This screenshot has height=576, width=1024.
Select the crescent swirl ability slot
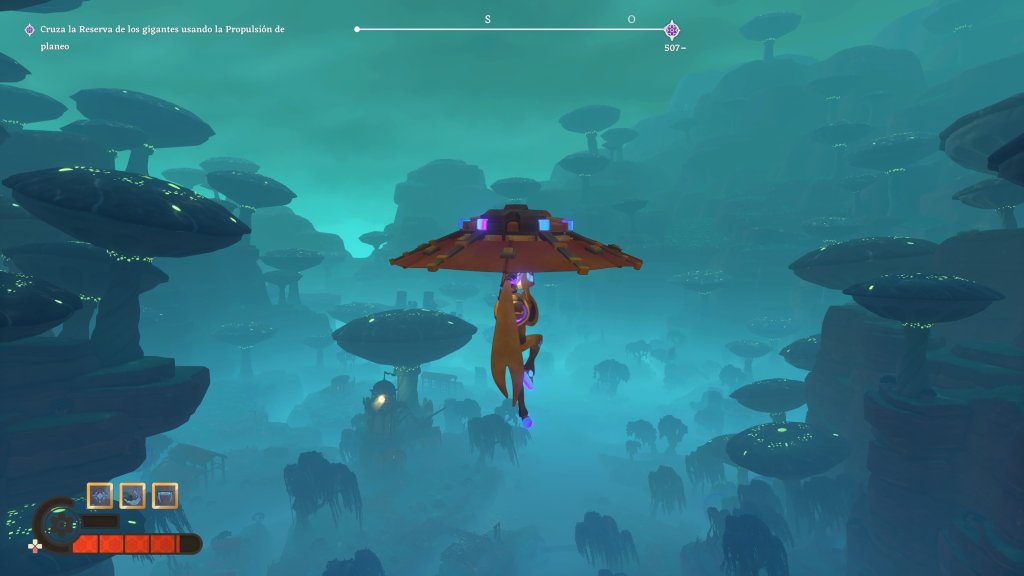coord(132,495)
